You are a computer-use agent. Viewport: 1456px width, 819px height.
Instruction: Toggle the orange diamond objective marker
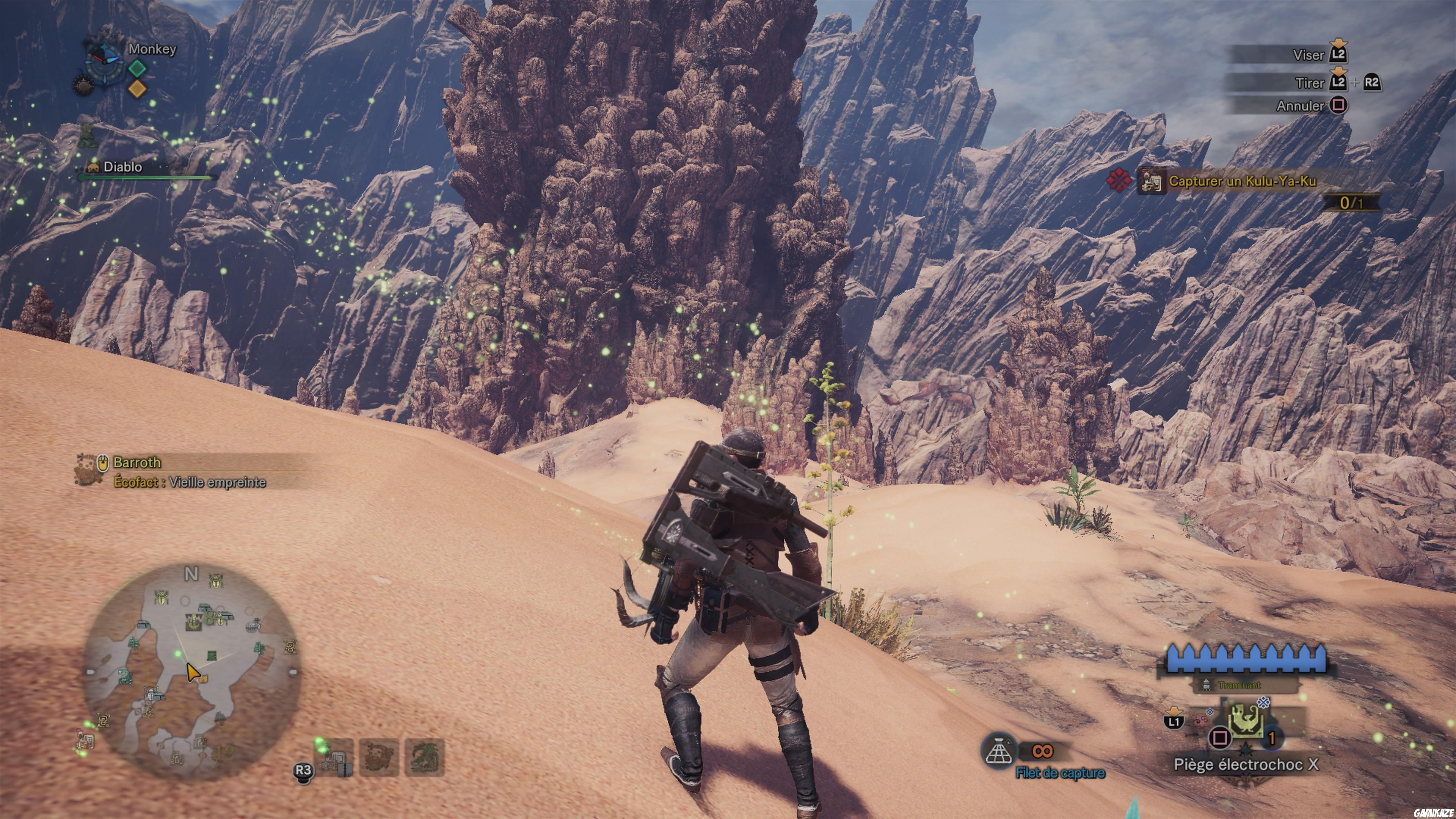(x=137, y=89)
